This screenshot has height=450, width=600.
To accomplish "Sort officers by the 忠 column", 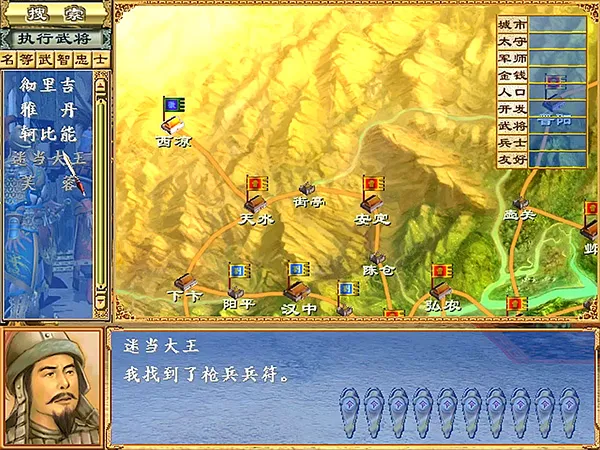I will [x=82, y=60].
